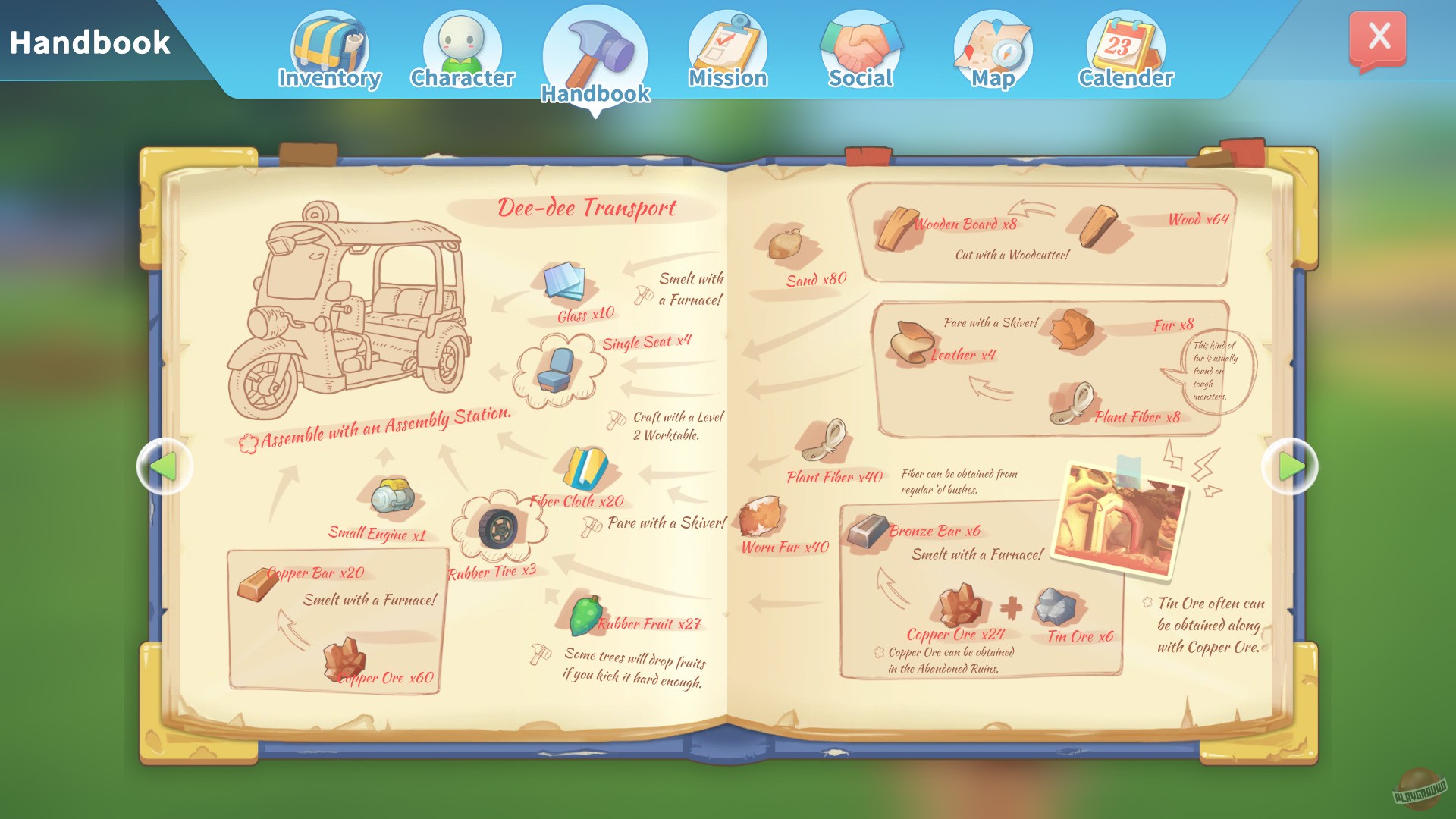This screenshot has width=1456, height=819.
Task: Select the Small Engine x1 icon
Action: (394, 494)
